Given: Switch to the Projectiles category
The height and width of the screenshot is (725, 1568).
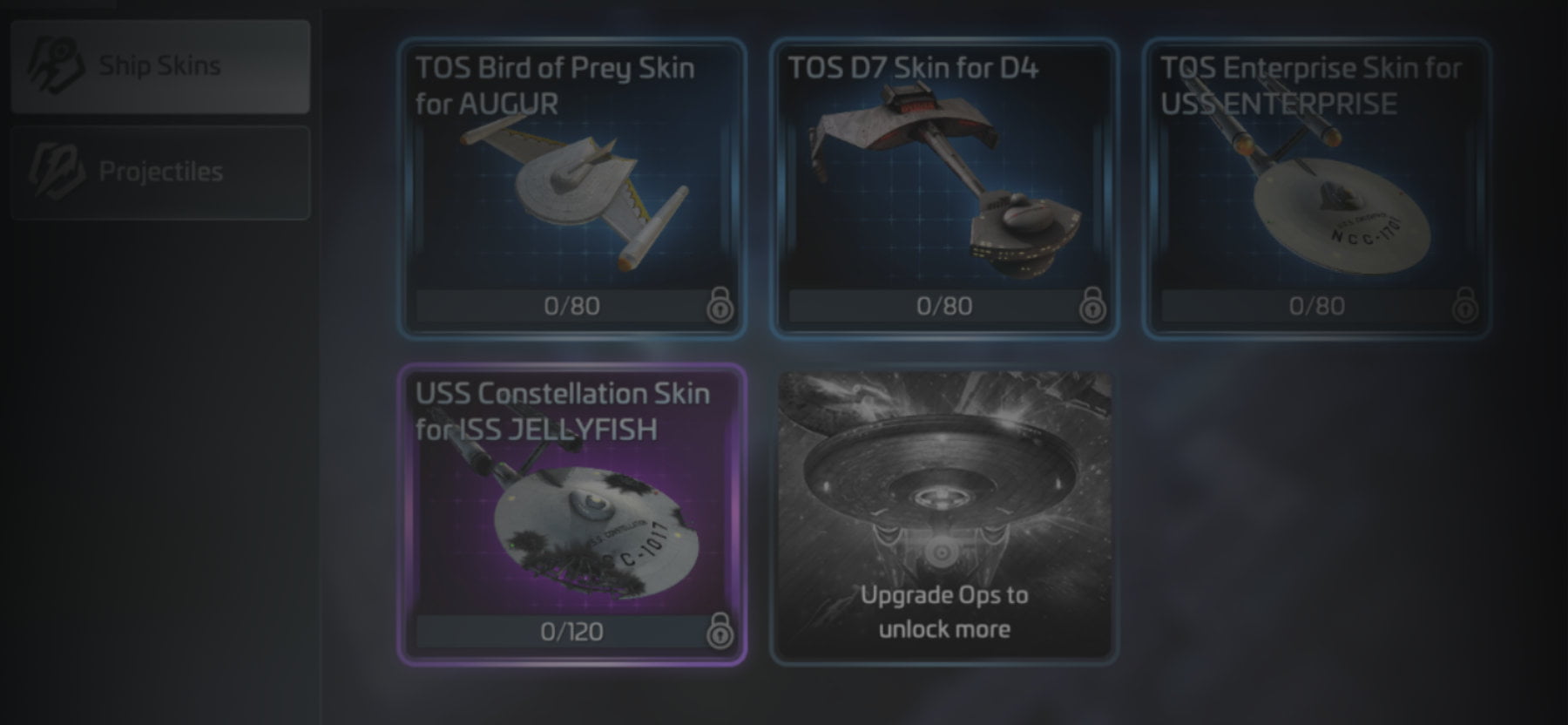Looking at the screenshot, I should 161,171.
